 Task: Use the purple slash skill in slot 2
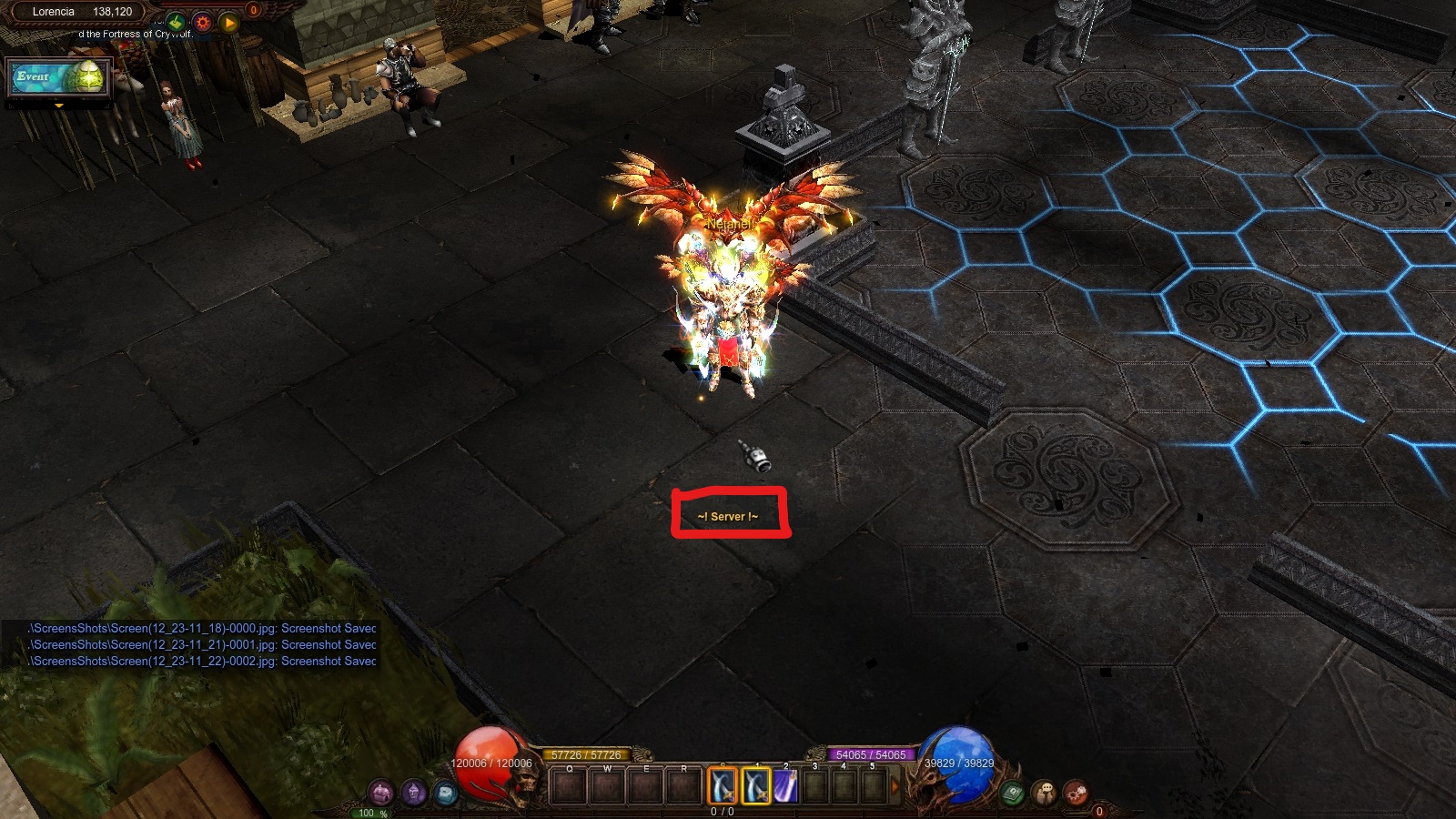tap(785, 786)
